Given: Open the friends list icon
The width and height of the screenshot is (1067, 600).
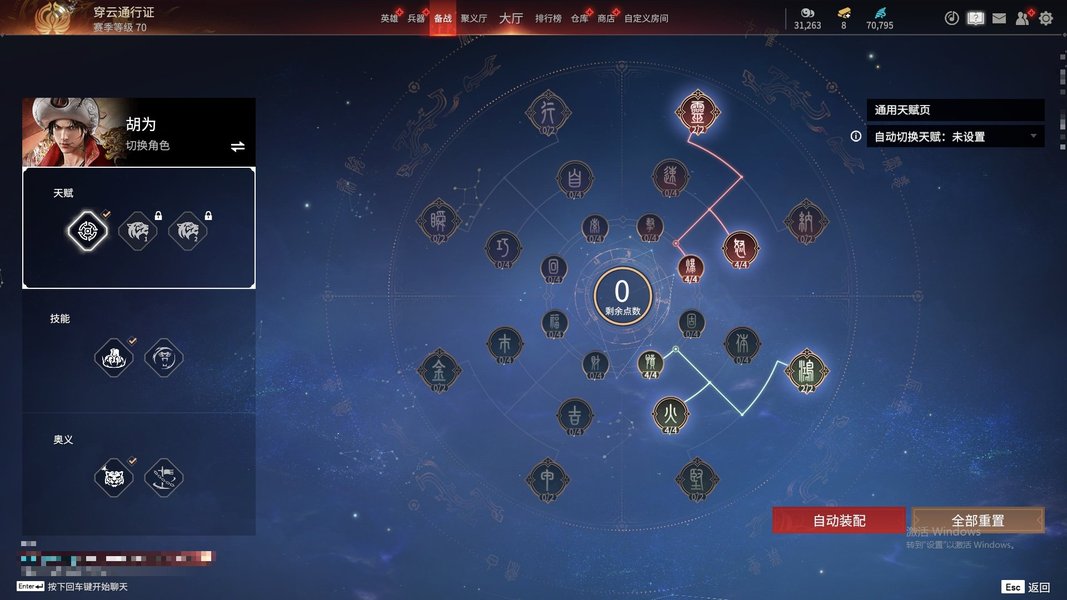Looking at the screenshot, I should tap(1022, 18).
